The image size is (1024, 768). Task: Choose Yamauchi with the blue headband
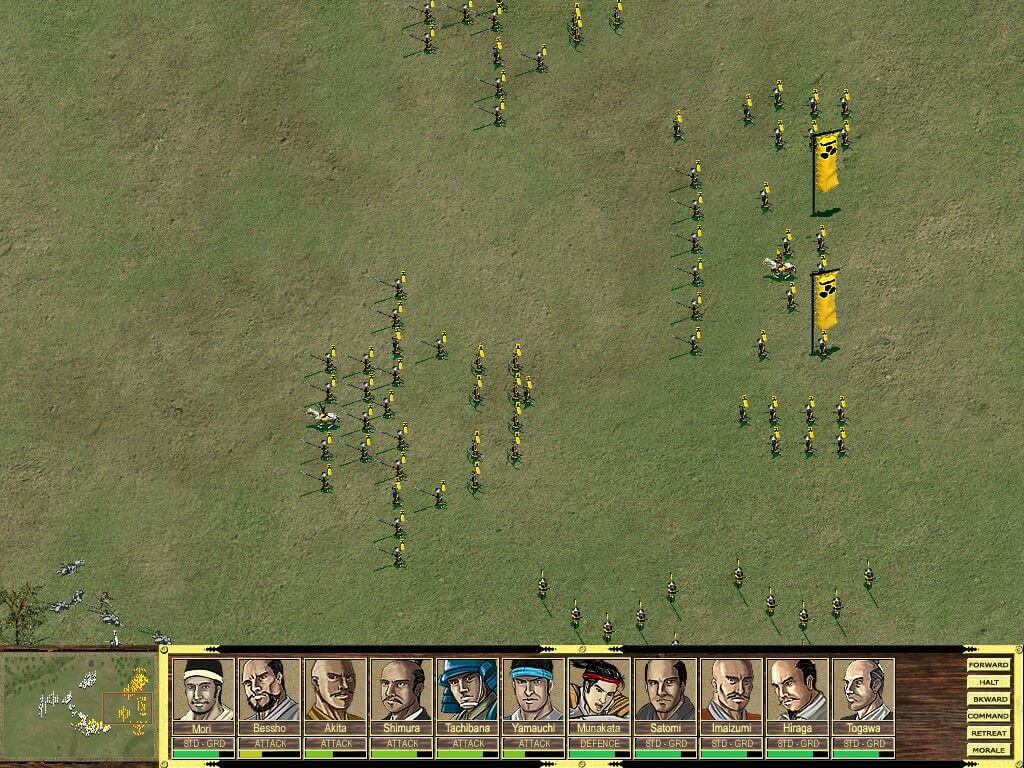click(533, 689)
